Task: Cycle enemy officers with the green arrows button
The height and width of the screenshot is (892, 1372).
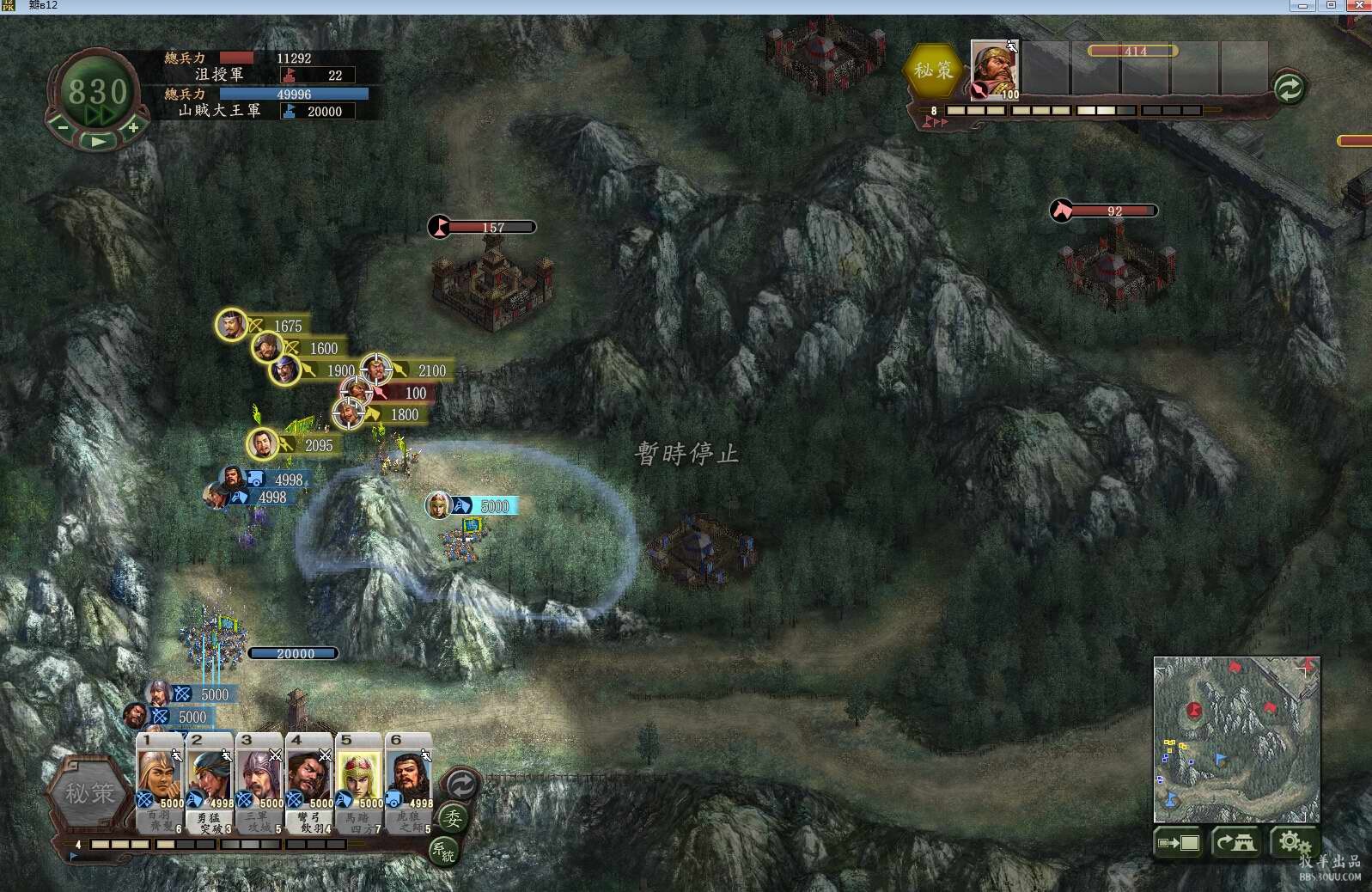Action: click(x=1289, y=88)
